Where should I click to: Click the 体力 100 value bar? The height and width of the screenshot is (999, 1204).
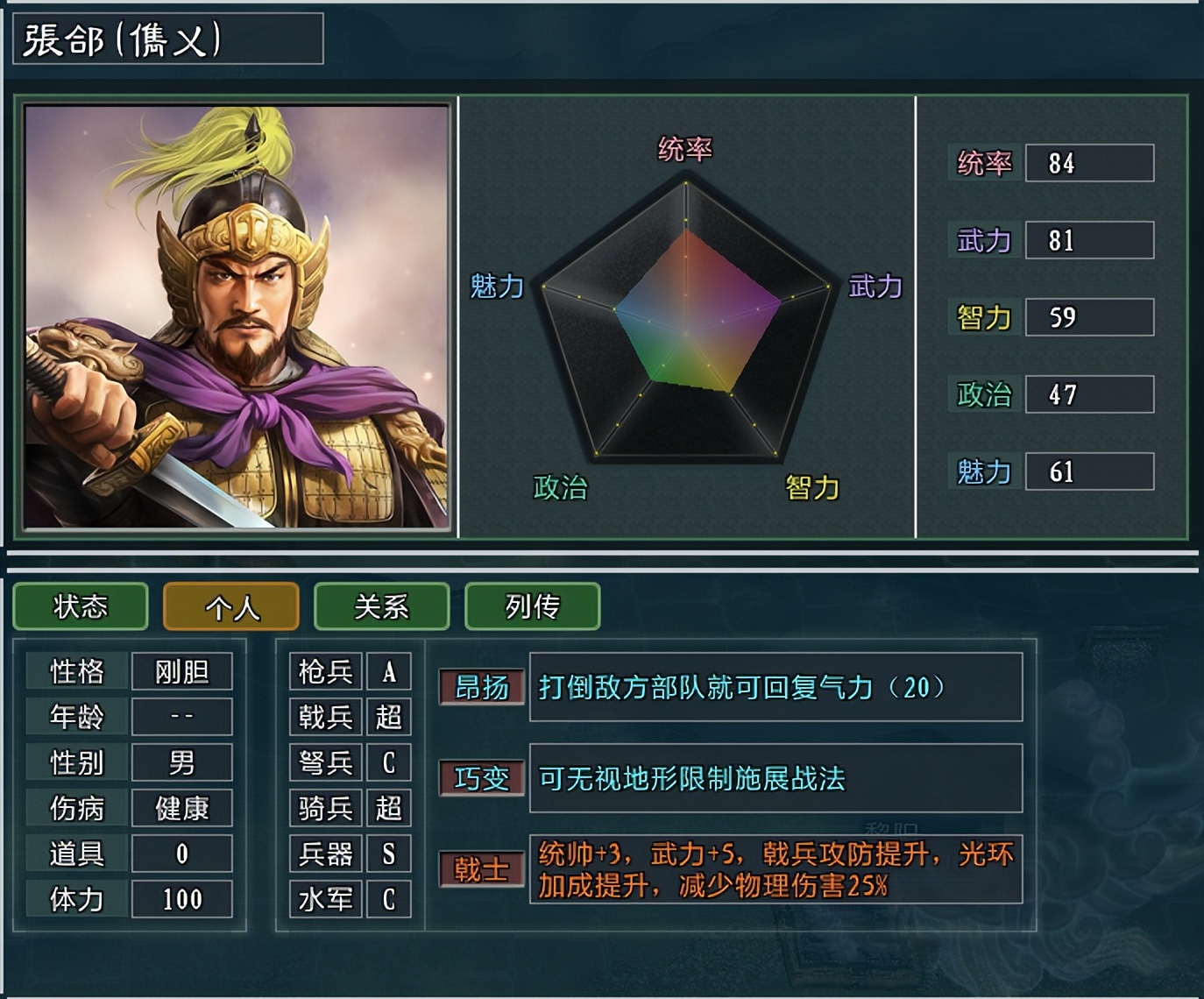tap(181, 899)
